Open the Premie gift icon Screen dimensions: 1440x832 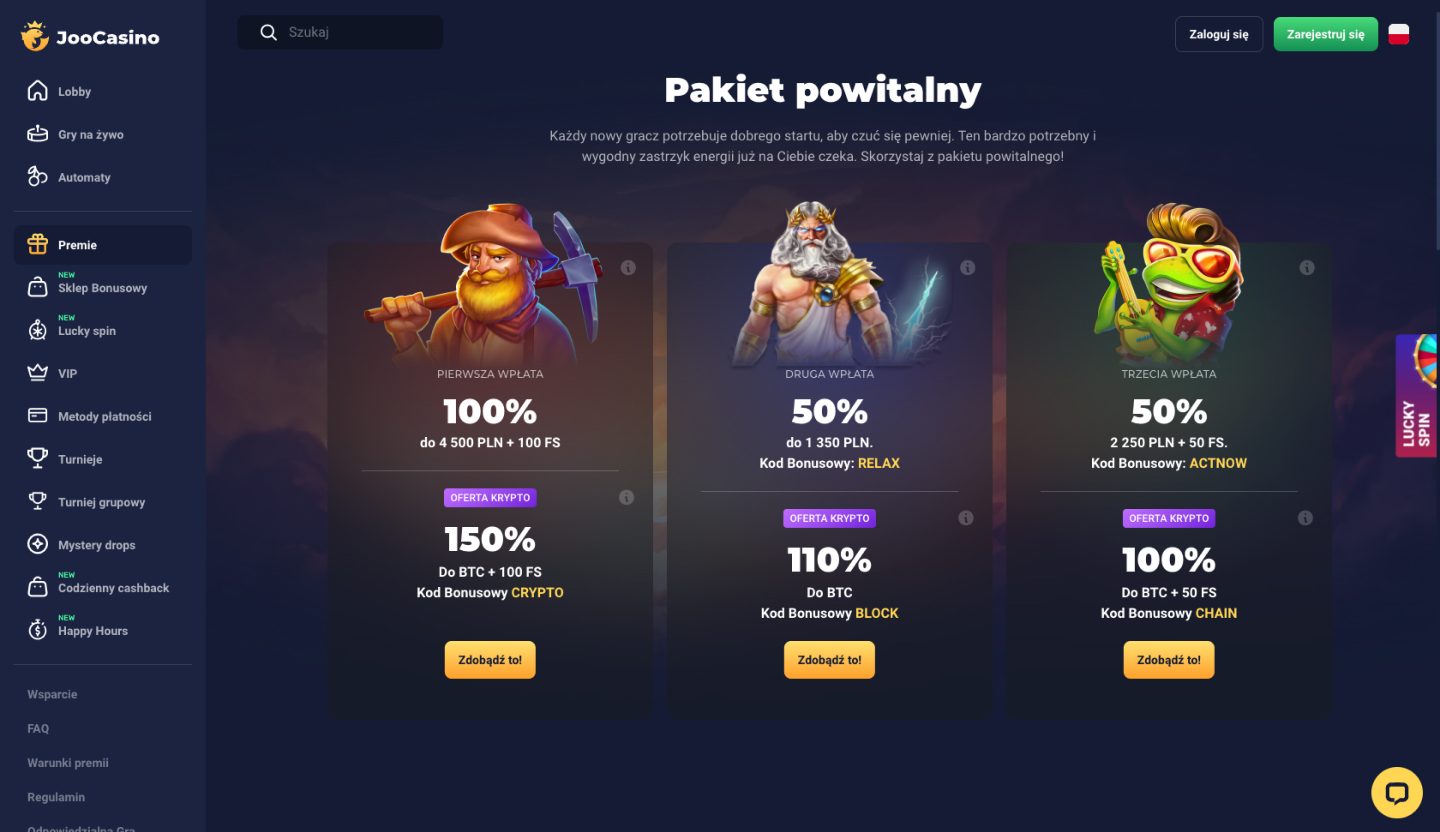40,244
